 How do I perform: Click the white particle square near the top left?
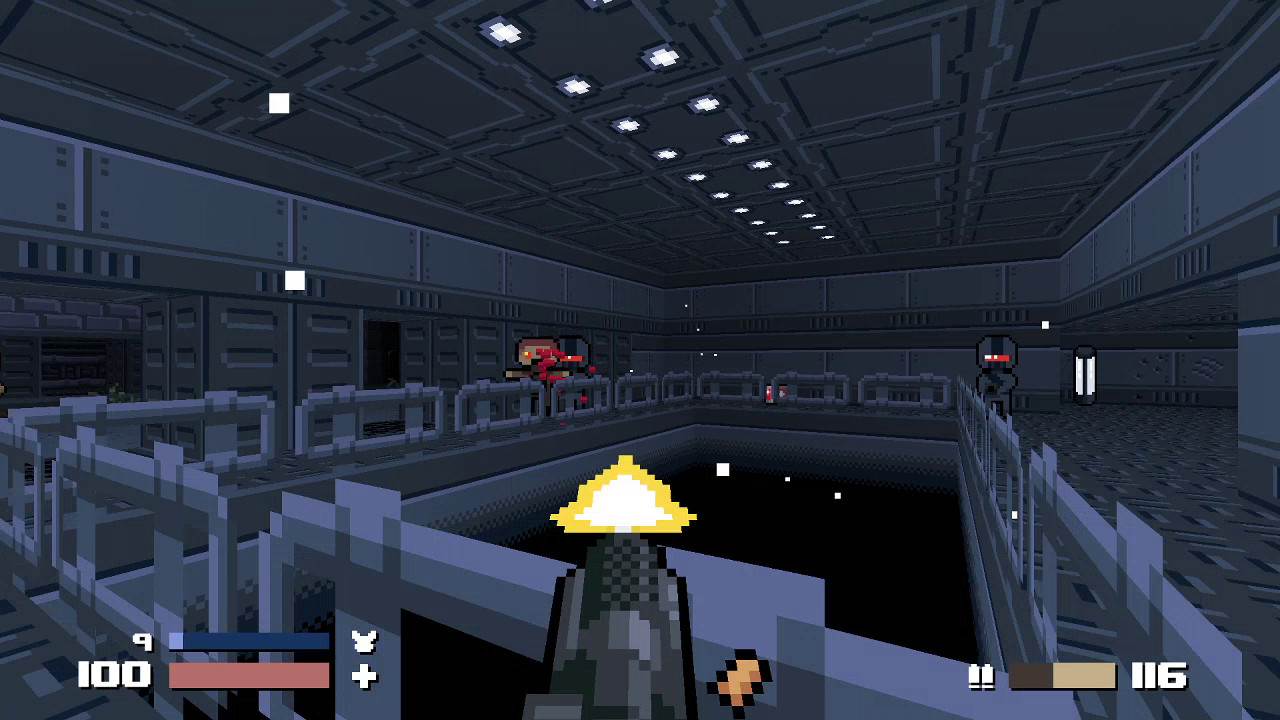(x=278, y=103)
